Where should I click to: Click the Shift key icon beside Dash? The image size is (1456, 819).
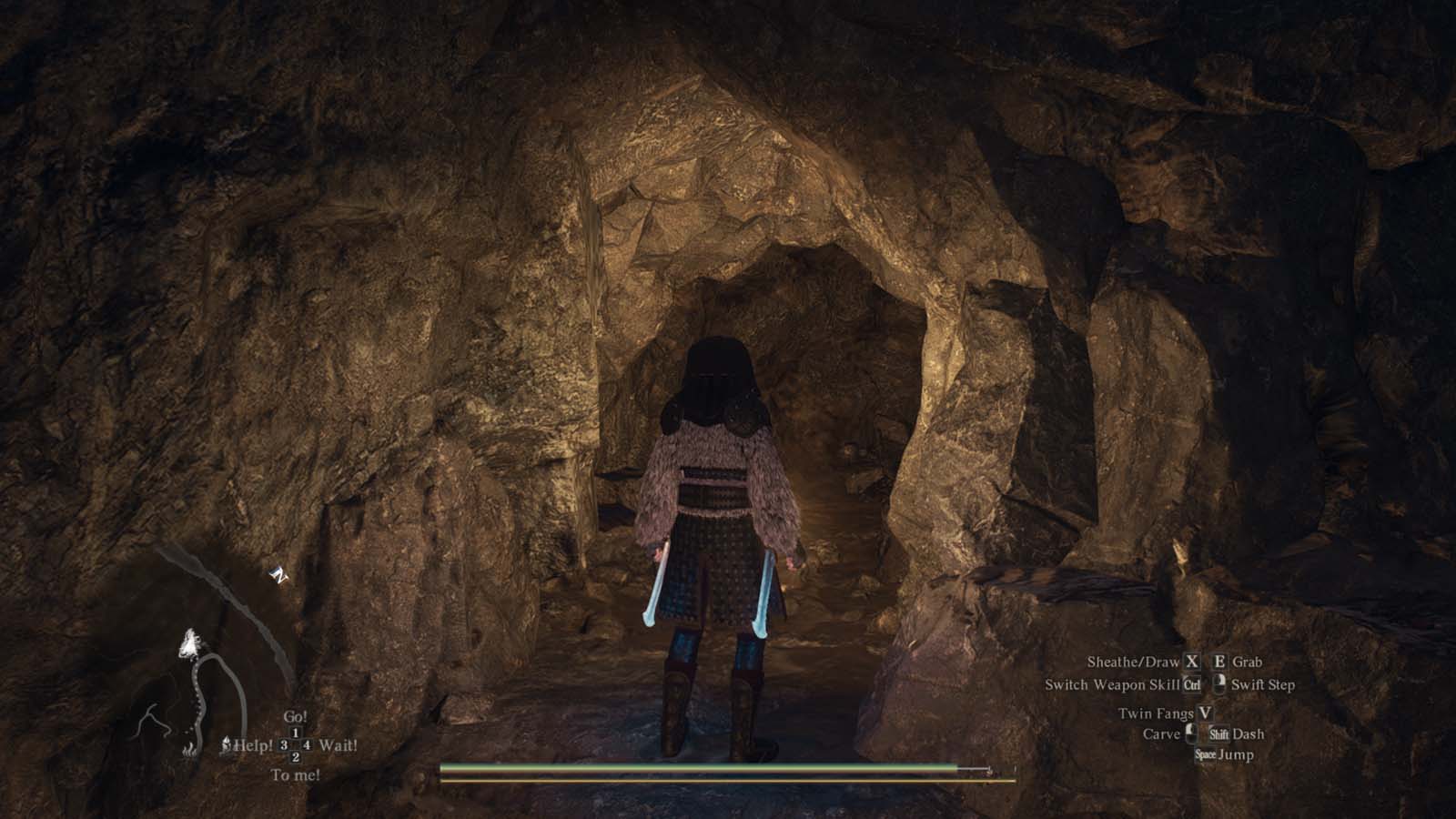pyautogui.click(x=1219, y=734)
